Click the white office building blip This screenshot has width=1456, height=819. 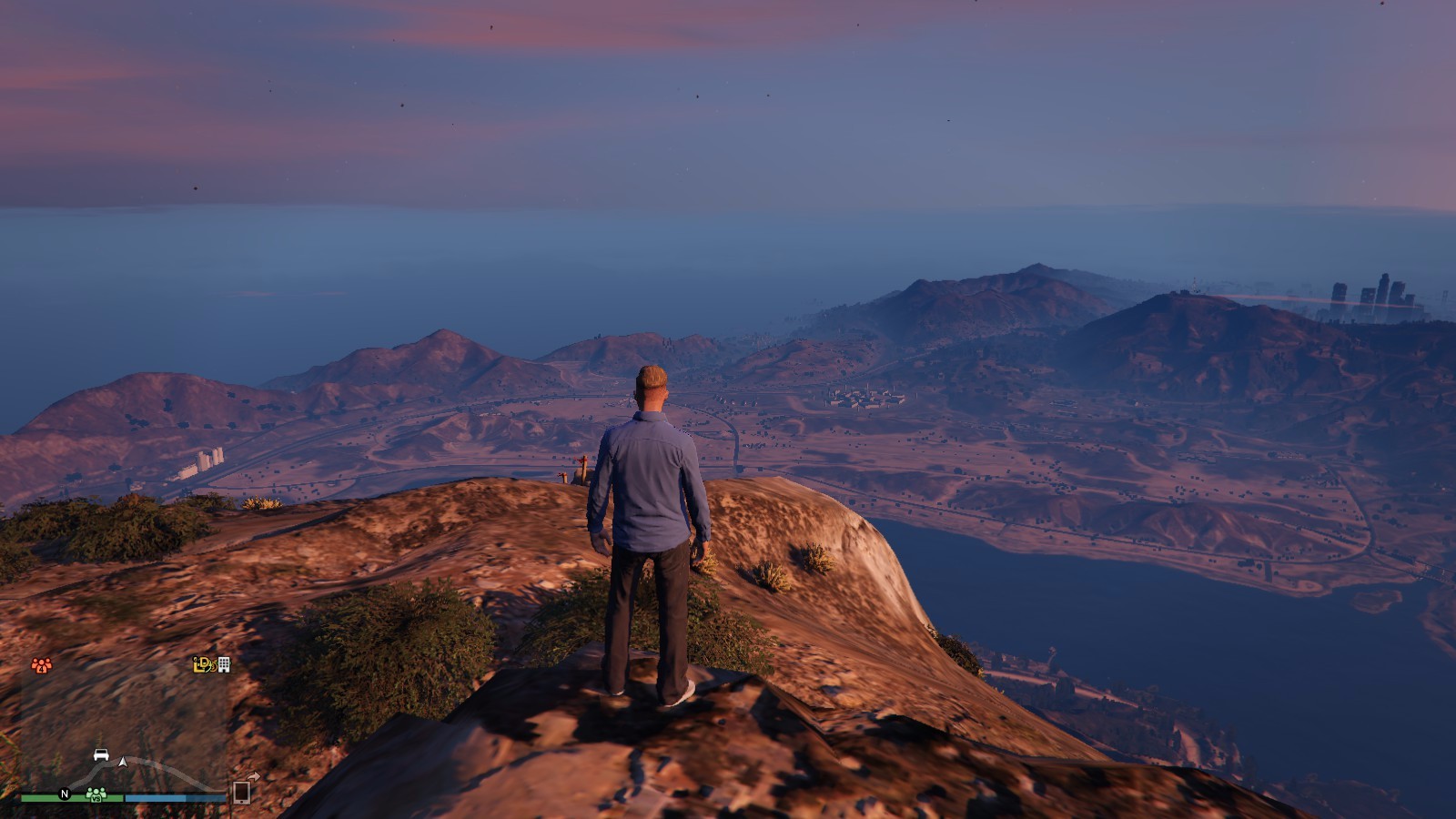pos(224,665)
